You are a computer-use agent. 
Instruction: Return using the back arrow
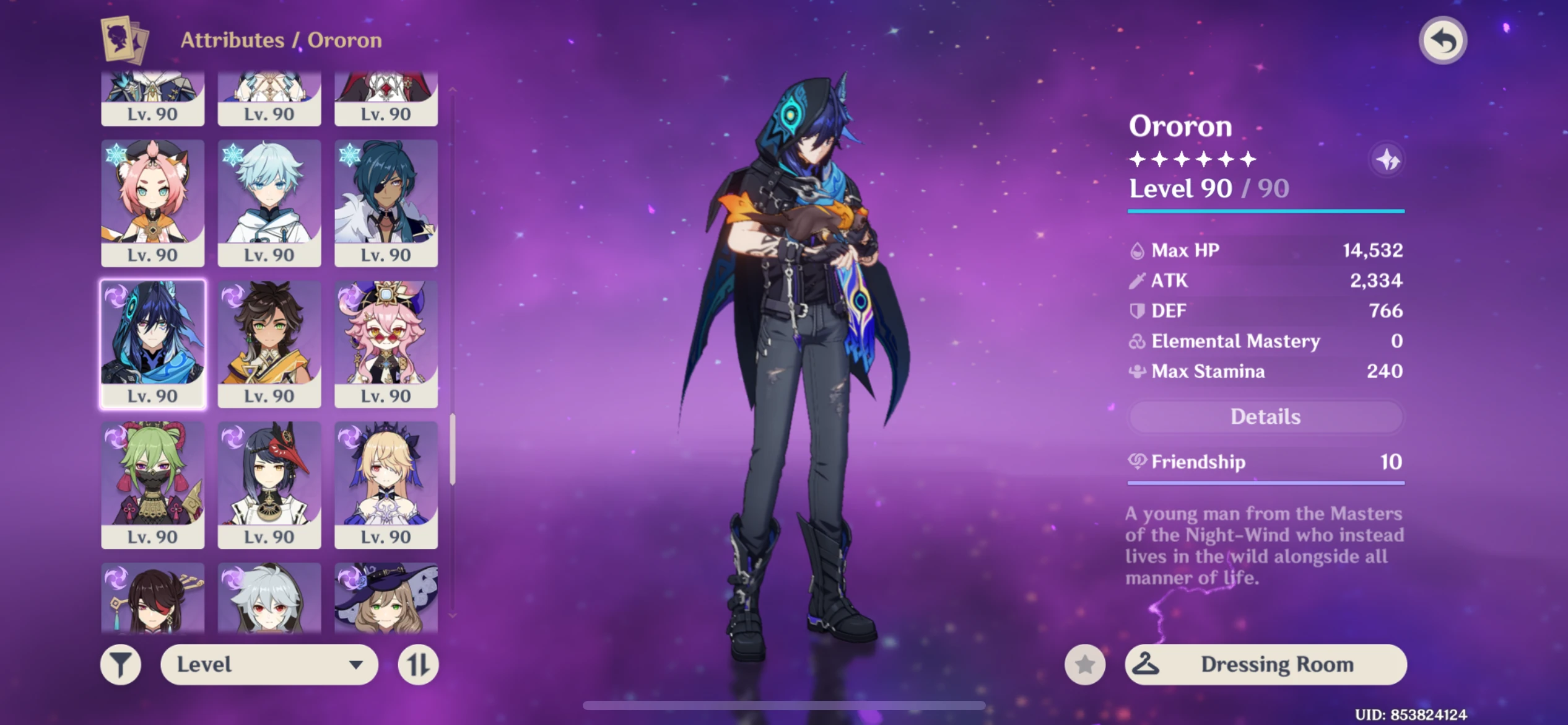[1444, 40]
